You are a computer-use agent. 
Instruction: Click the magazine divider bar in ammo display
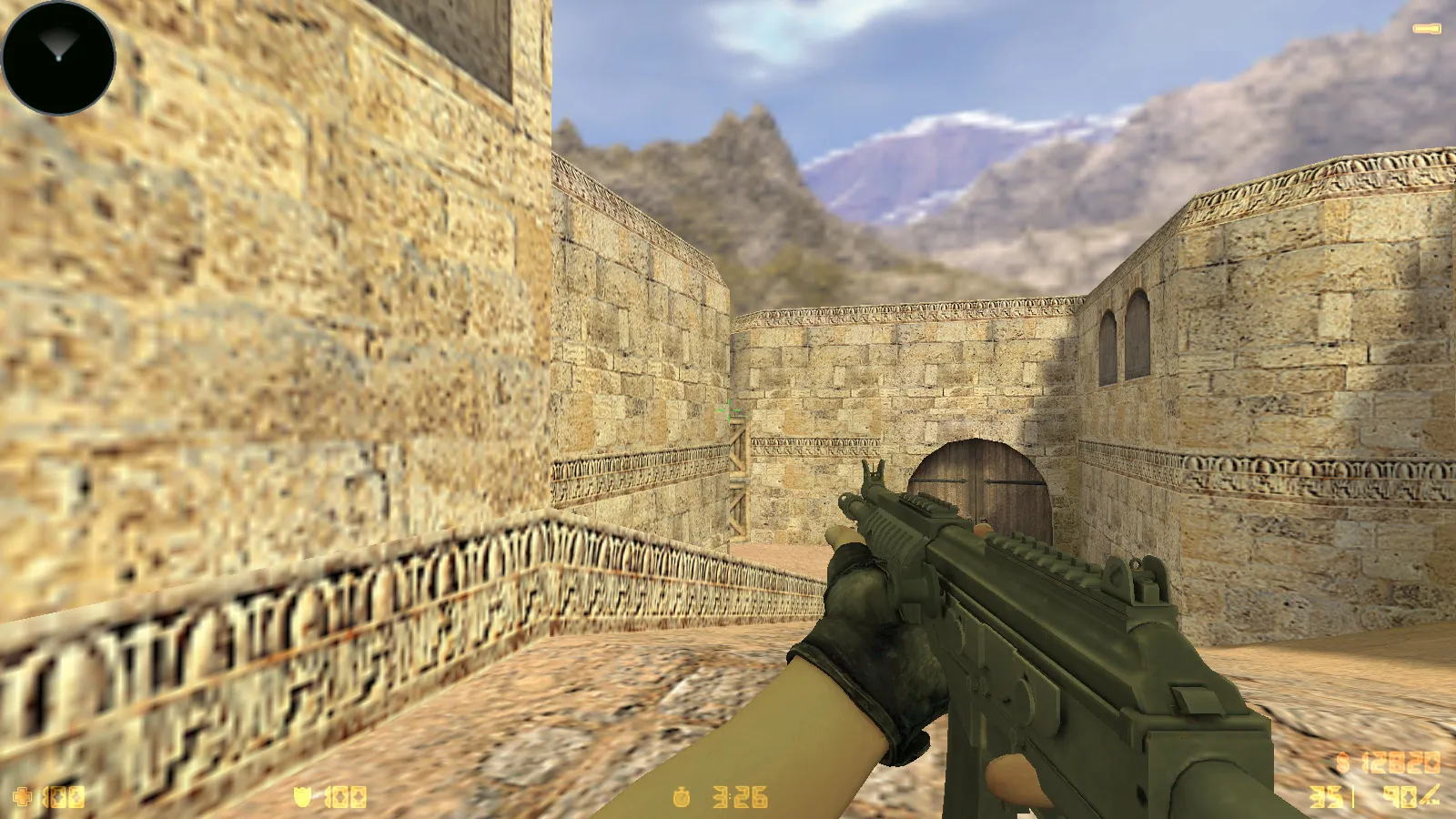point(1353,796)
